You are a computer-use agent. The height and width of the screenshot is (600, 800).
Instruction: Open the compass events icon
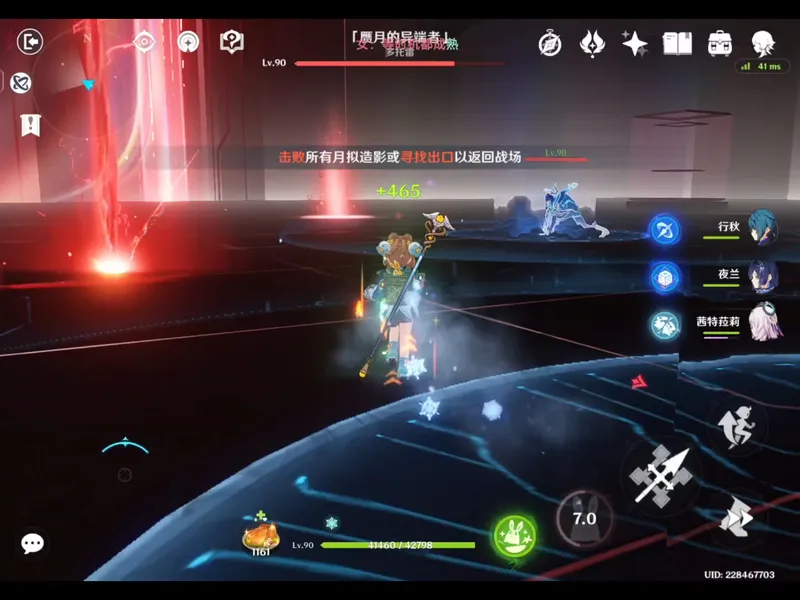point(550,43)
